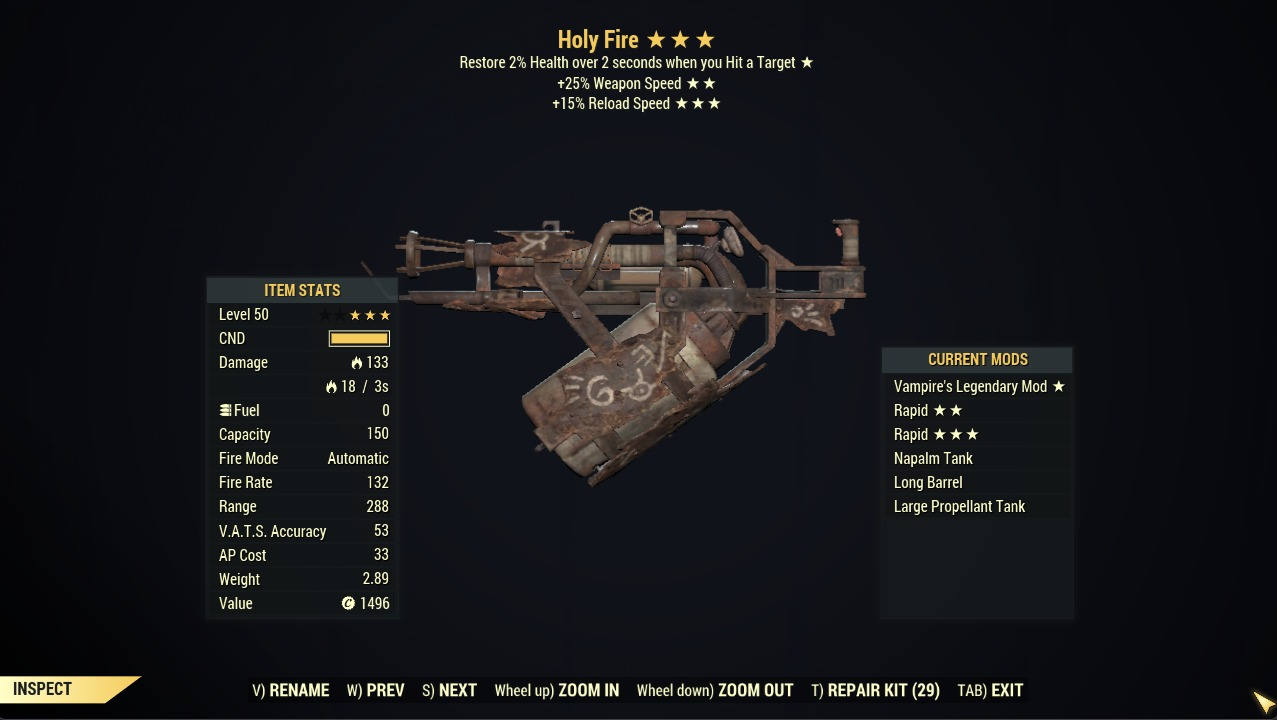Show the NEXT item
This screenshot has width=1277, height=720.
tap(449, 690)
